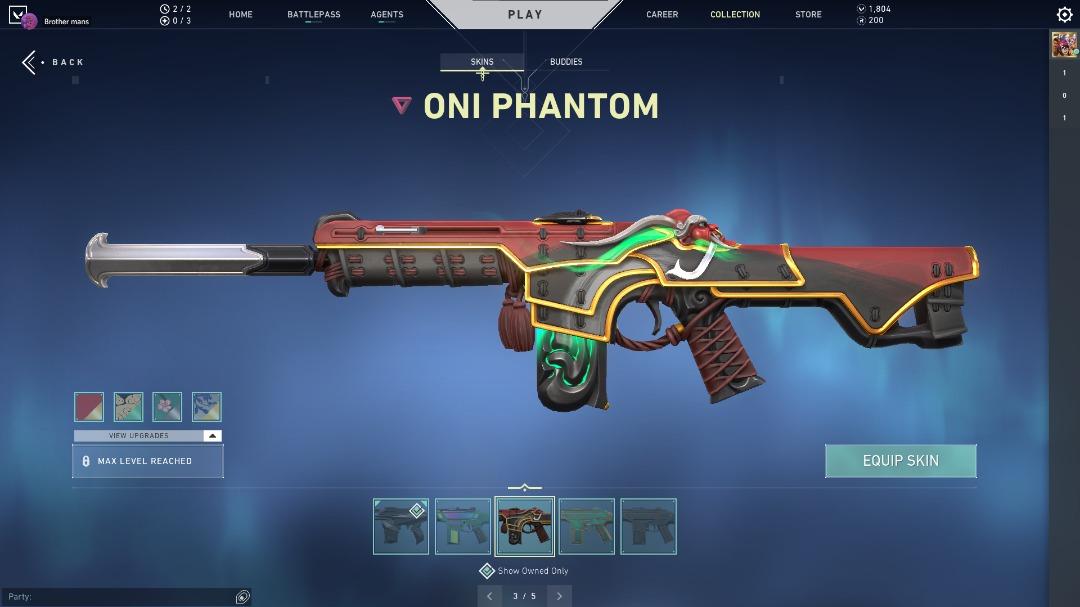Select the pink blossom color variant

[x=167, y=407]
